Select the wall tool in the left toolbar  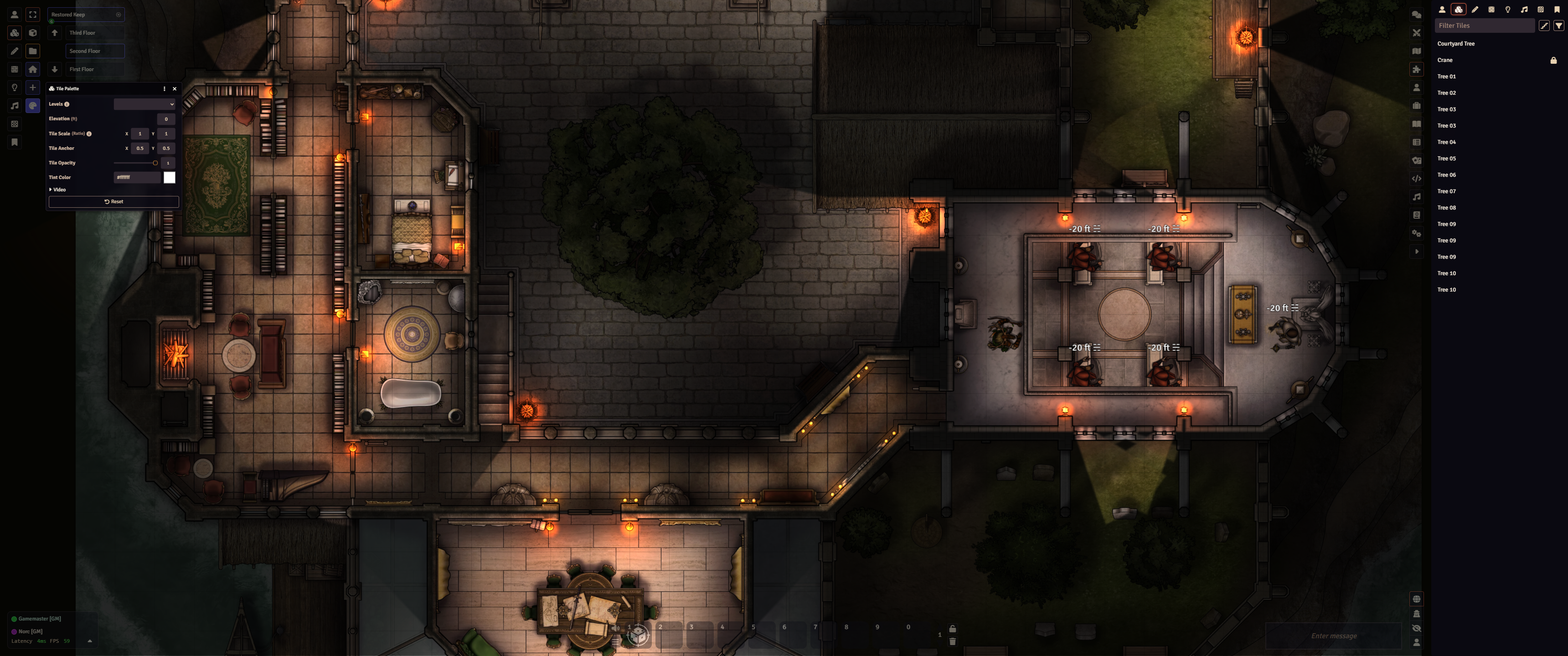(x=15, y=69)
